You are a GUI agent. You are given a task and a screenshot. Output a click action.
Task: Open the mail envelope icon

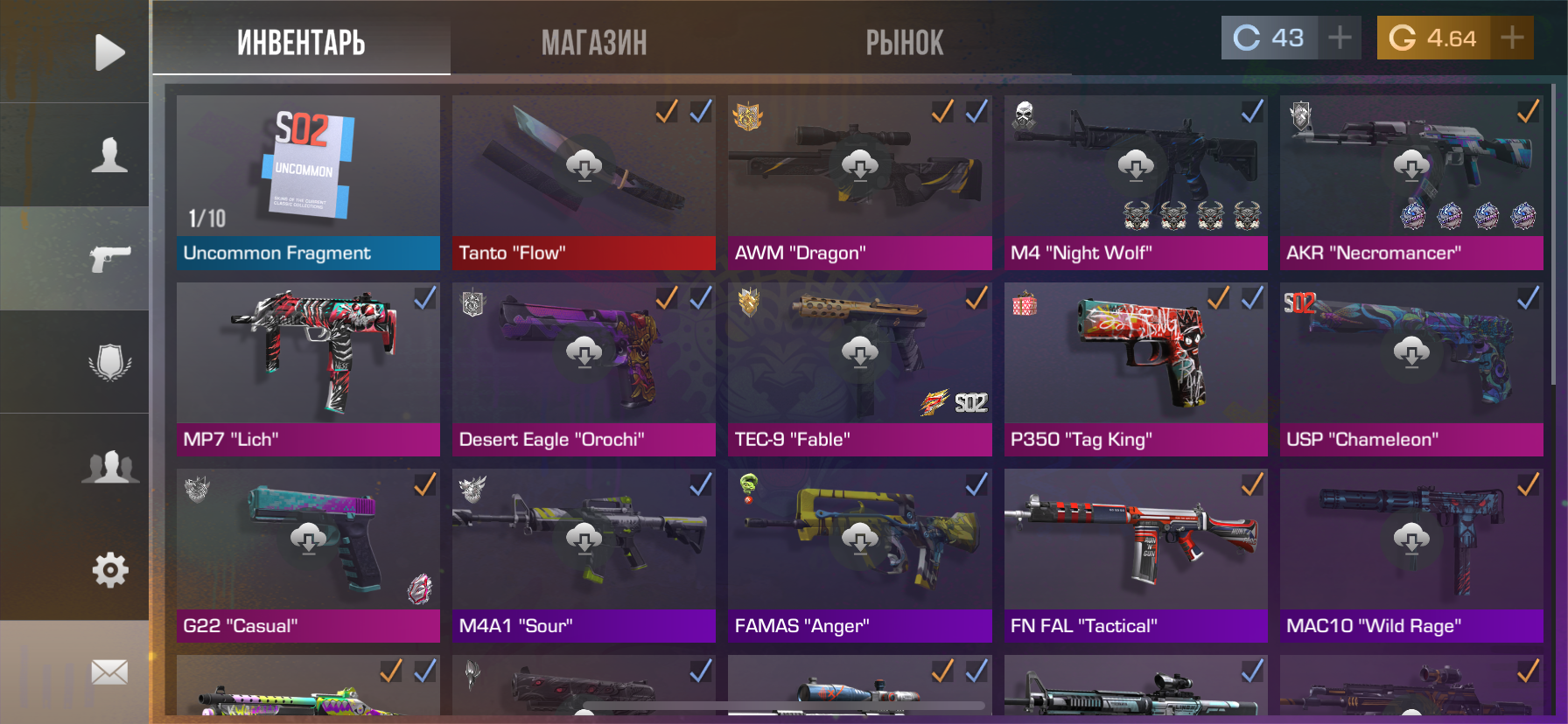click(x=109, y=672)
